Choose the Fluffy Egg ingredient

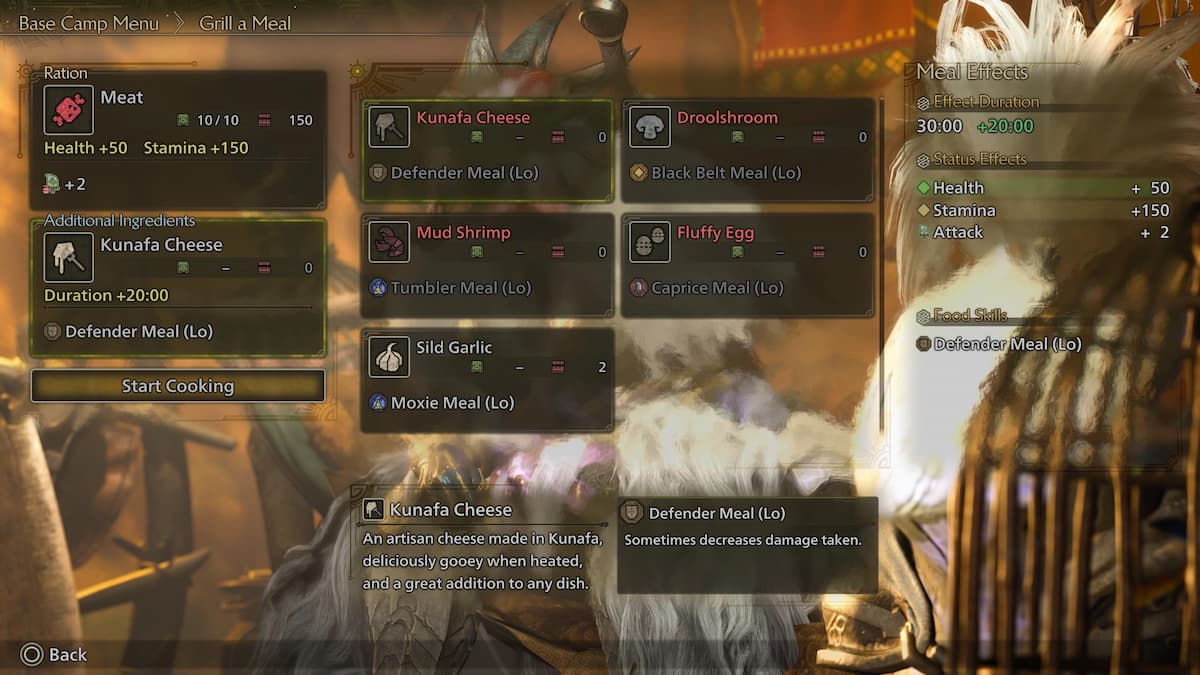(748, 264)
